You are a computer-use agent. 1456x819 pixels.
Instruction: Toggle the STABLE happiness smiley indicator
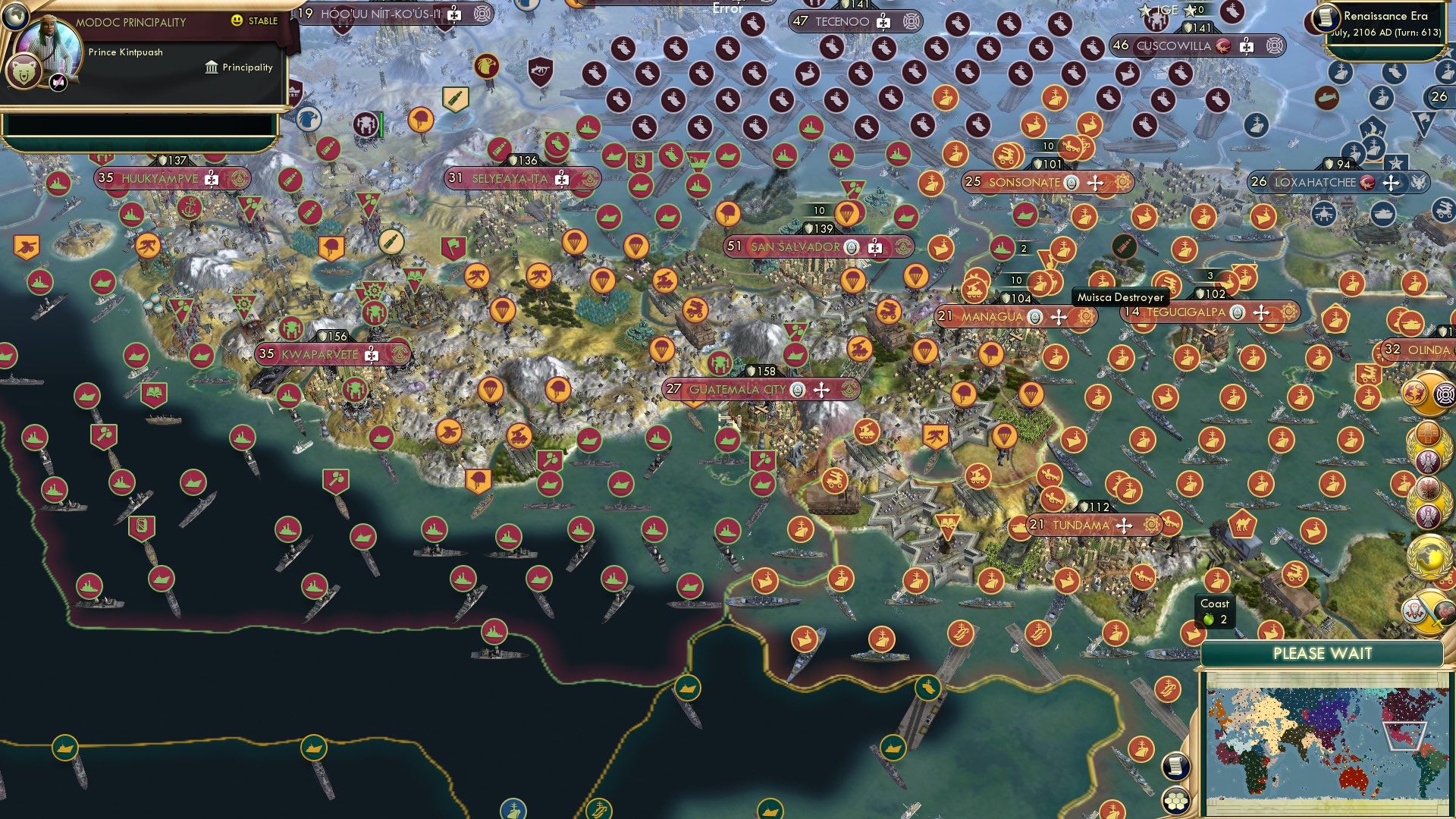pos(237,20)
